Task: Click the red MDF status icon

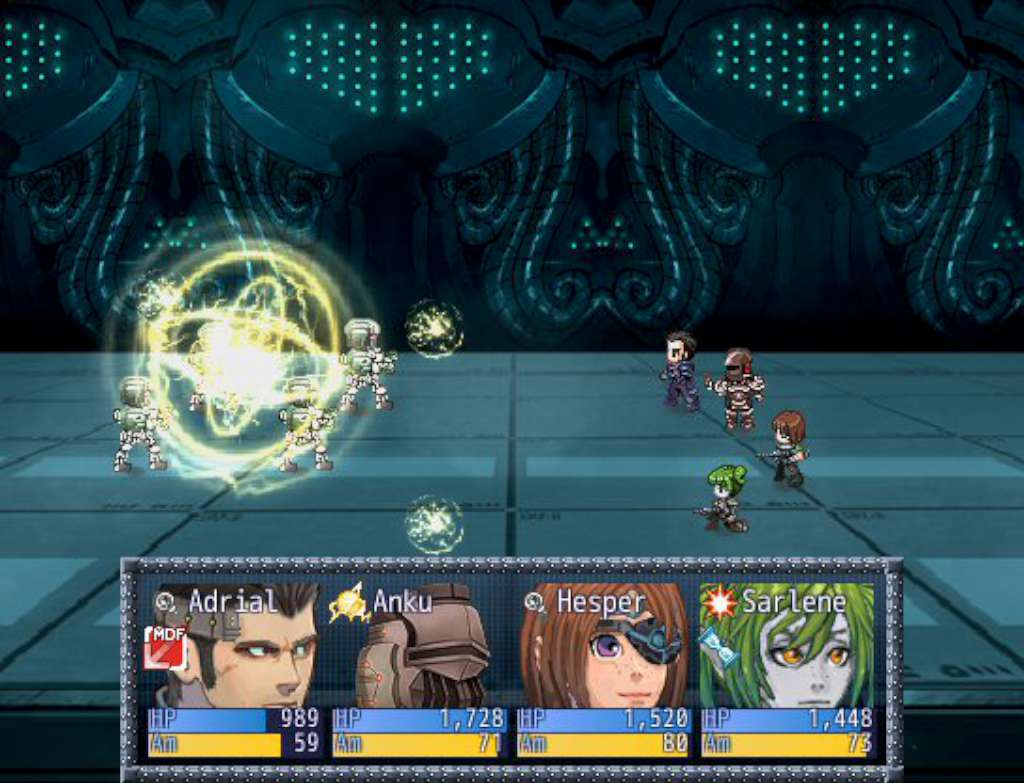Action: click(164, 646)
